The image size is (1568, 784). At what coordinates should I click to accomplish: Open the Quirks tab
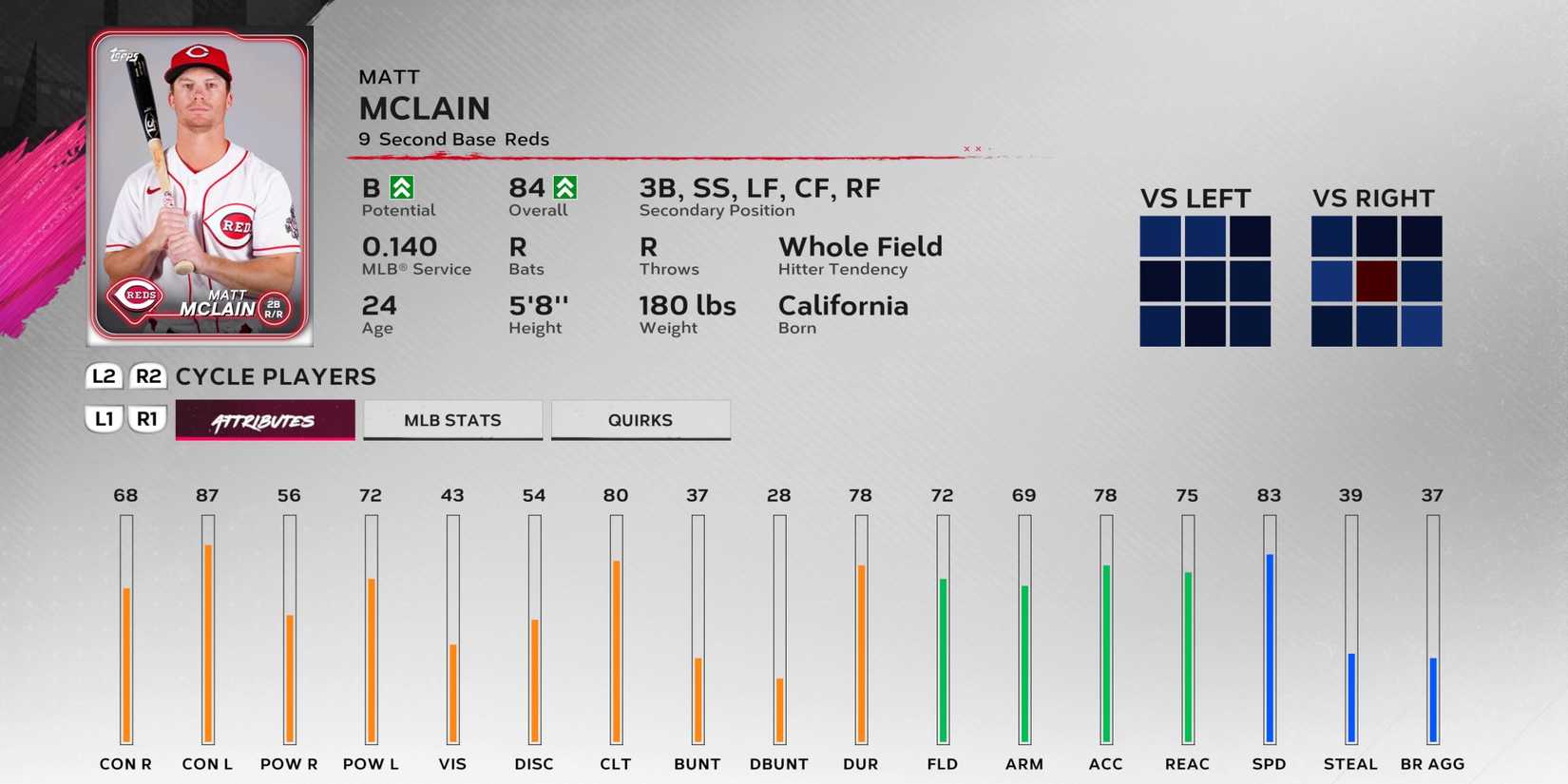pos(641,419)
